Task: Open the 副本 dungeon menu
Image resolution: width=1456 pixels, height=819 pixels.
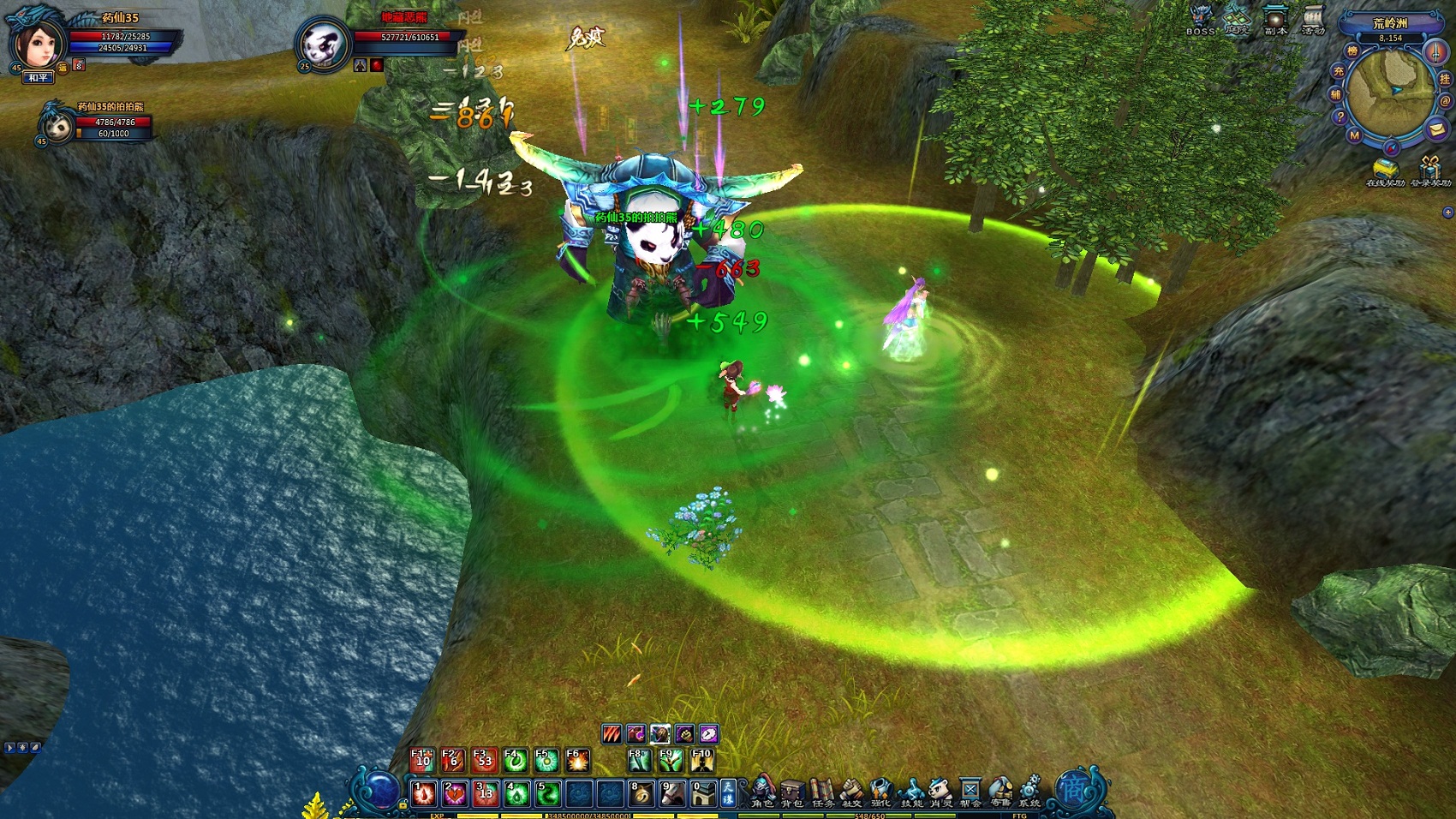Action: pos(1275,19)
